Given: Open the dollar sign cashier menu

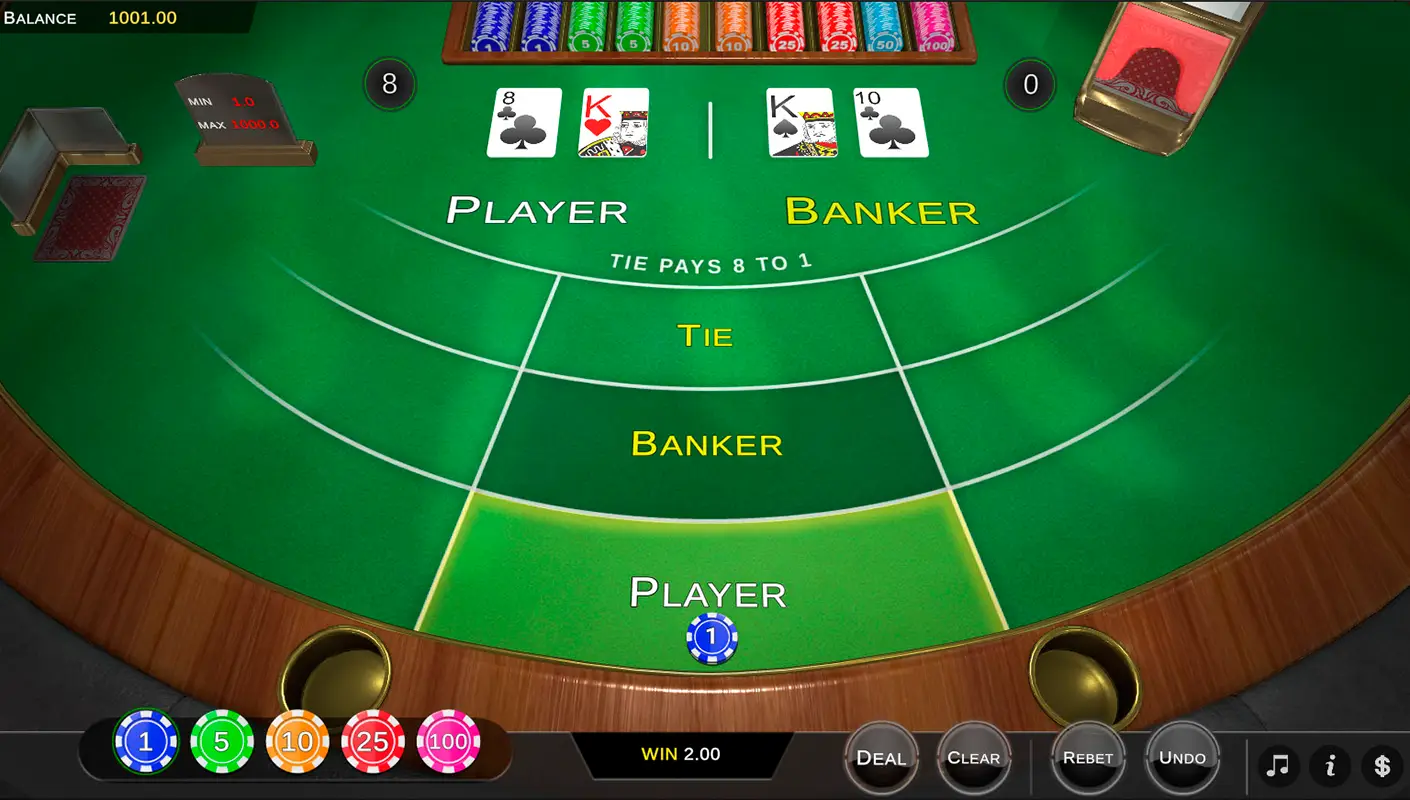Looking at the screenshot, I should pos(1382,766).
